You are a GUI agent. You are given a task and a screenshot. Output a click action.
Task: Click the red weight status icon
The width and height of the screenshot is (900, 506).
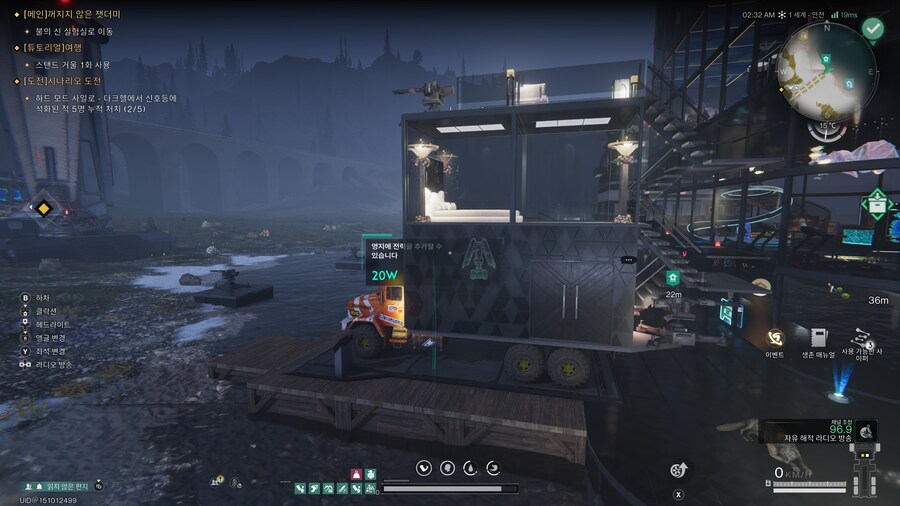(x=357, y=473)
